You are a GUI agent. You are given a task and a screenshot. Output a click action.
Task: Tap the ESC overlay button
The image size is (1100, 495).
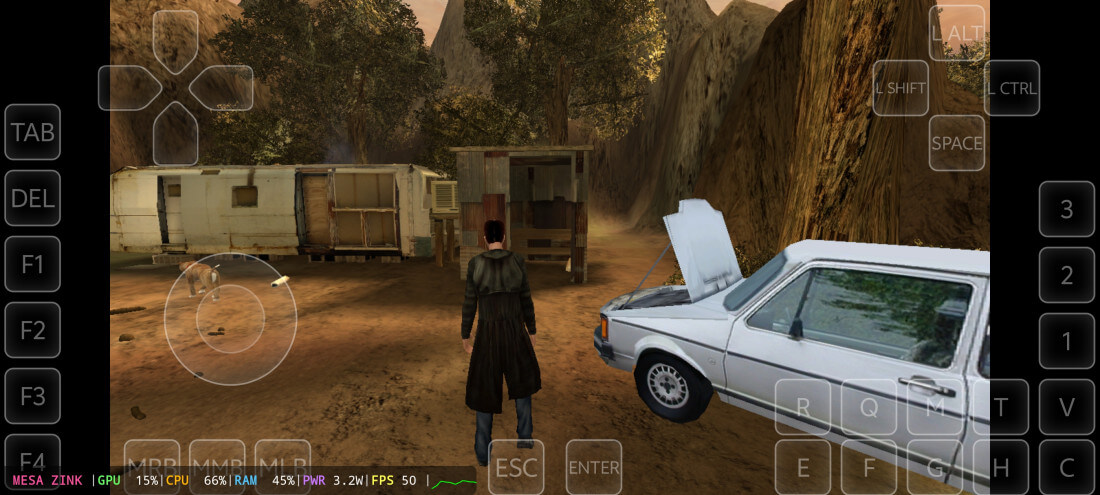(516, 467)
